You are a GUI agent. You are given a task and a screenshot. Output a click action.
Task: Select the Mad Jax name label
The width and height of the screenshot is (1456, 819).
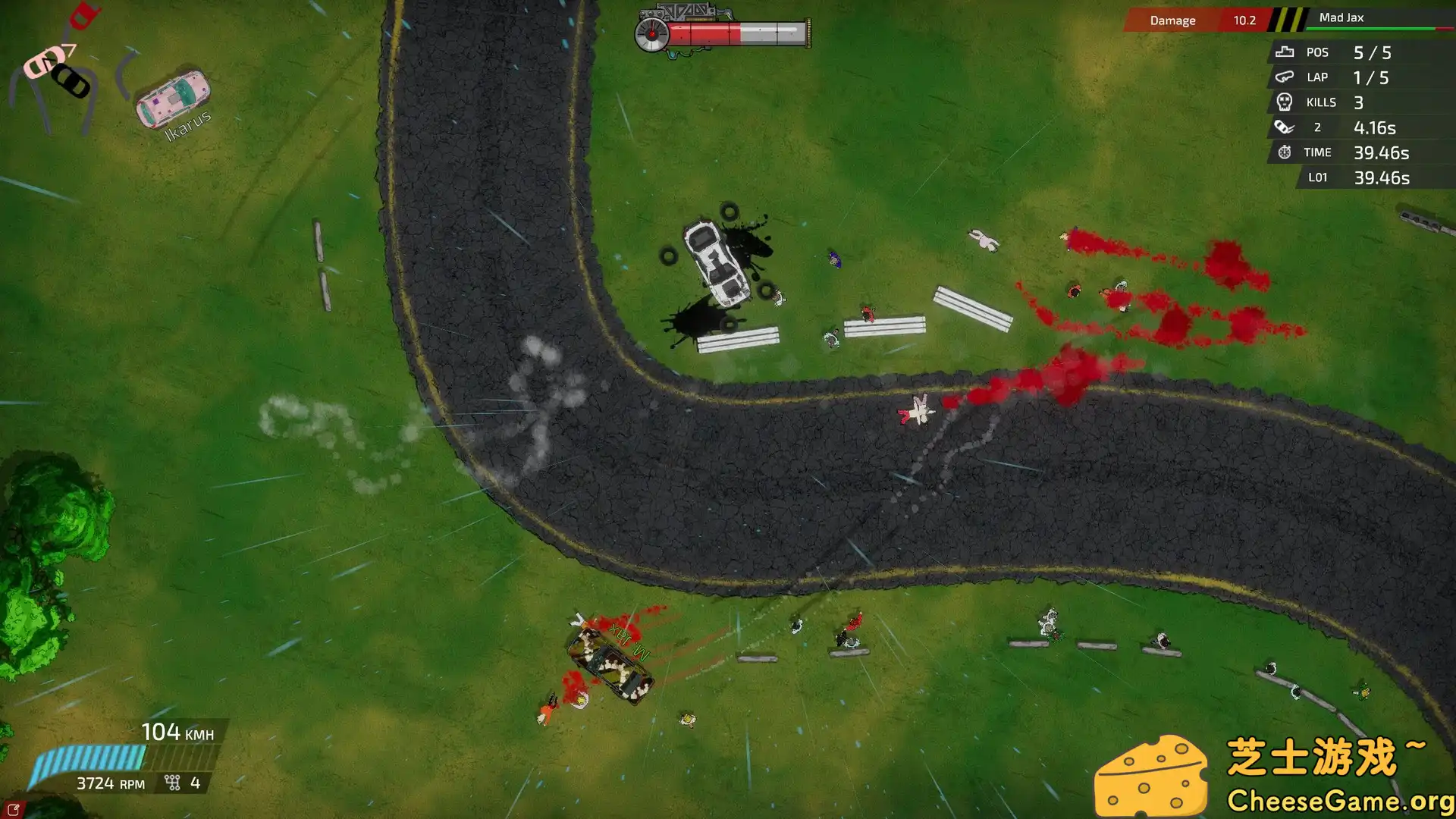tap(1342, 17)
